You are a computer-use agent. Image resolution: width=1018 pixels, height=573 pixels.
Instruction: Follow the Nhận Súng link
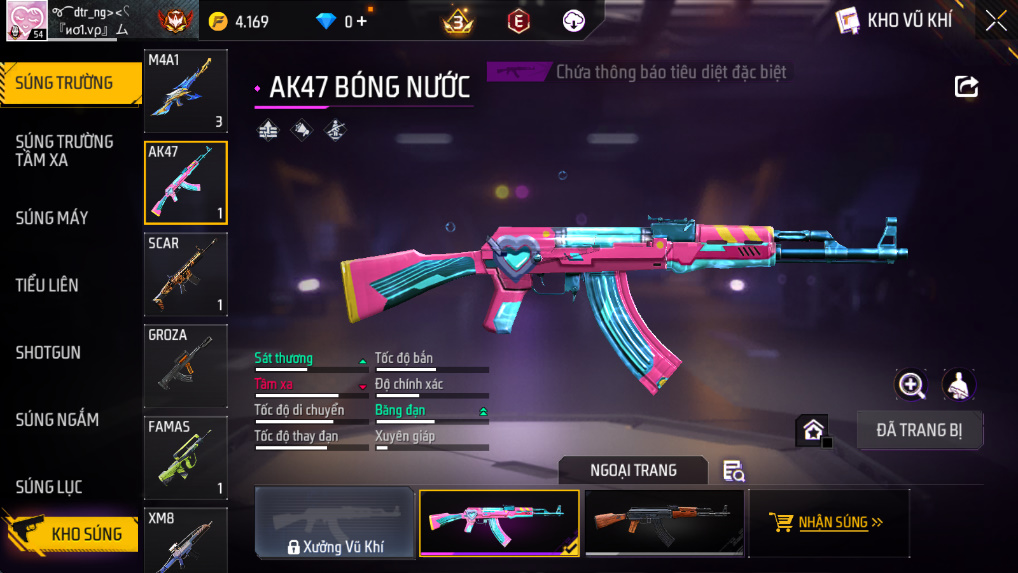coord(828,522)
